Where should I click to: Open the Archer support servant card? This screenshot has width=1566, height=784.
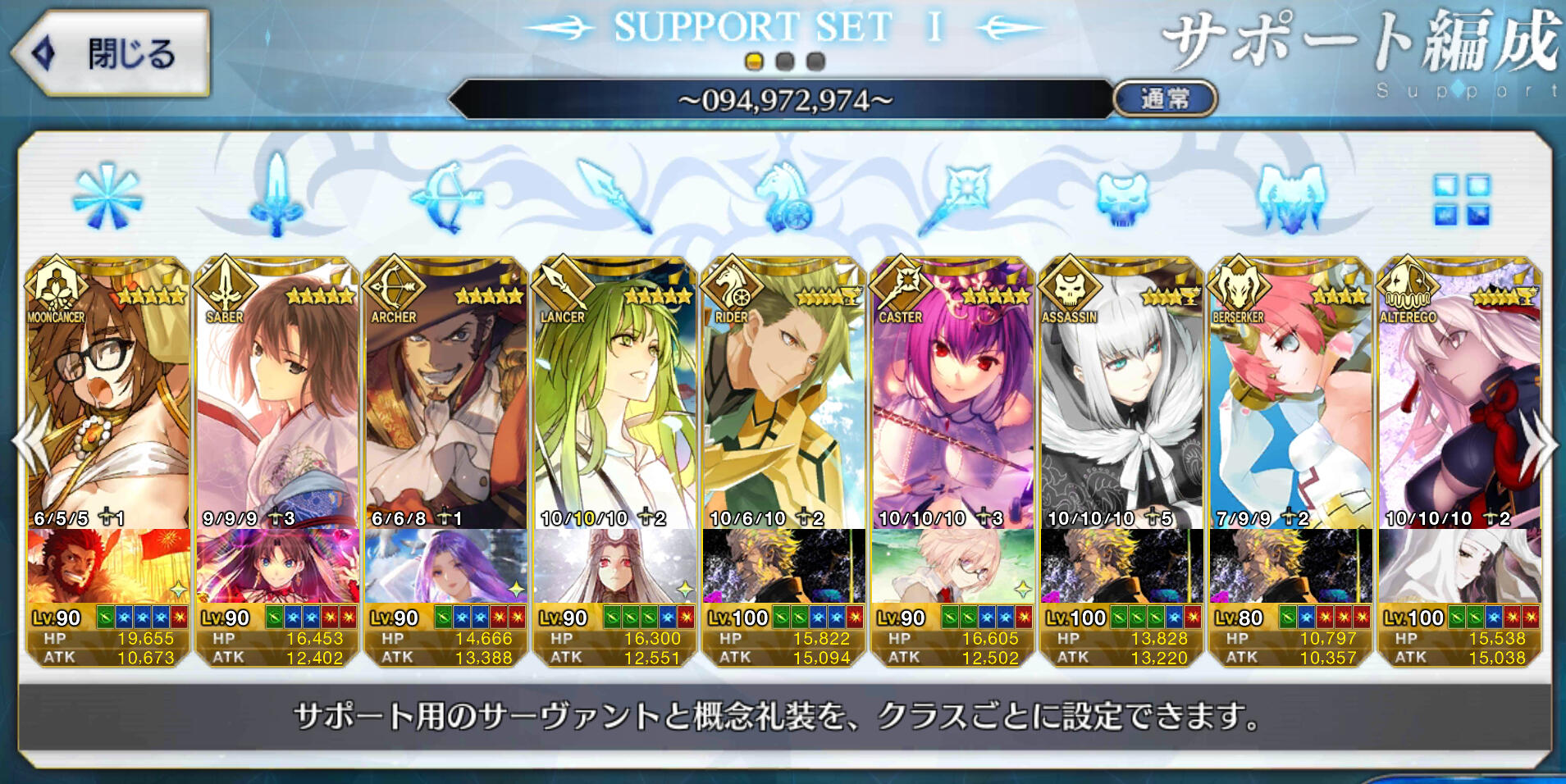pos(446,394)
